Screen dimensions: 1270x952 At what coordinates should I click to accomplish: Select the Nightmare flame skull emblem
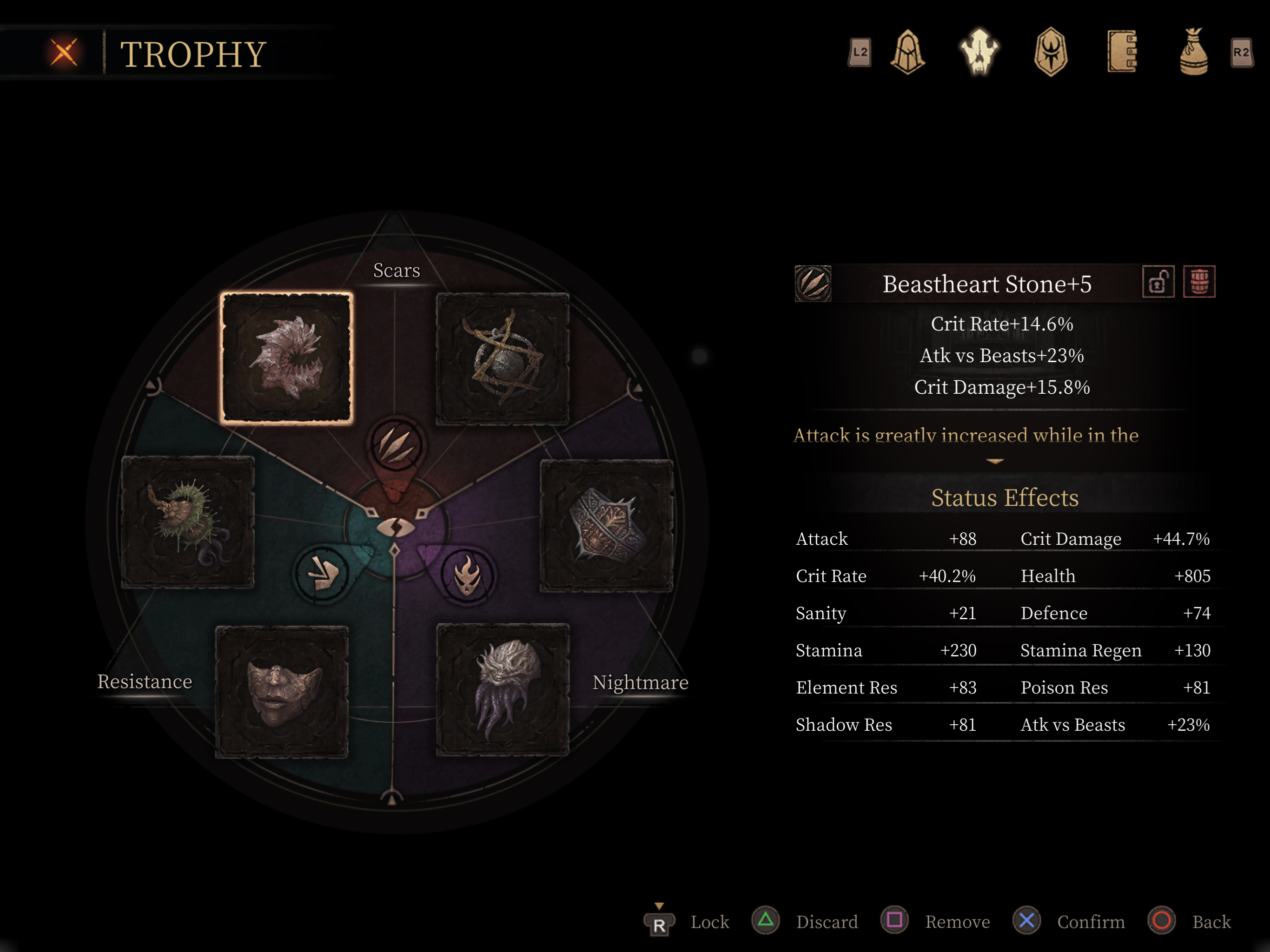pyautogui.click(x=467, y=575)
